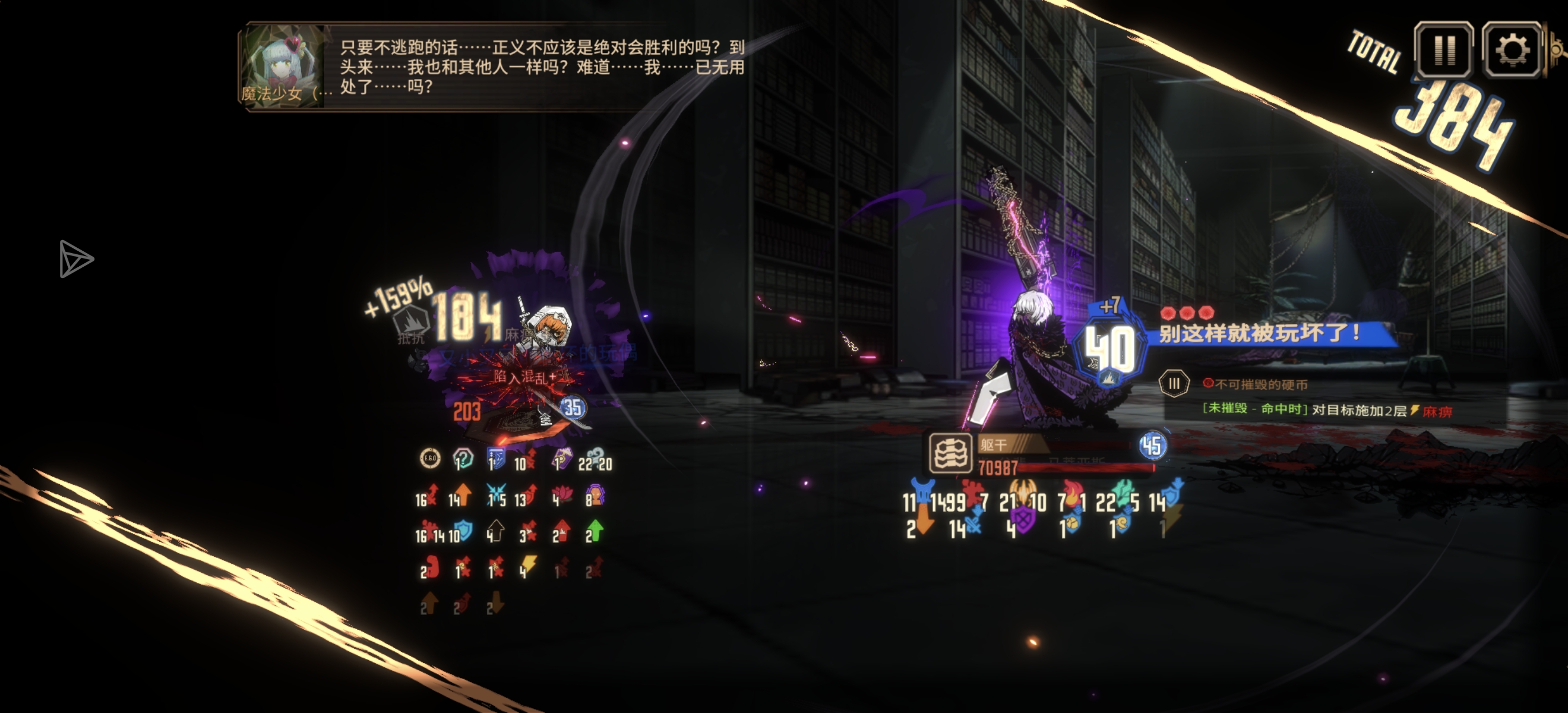Open settings with the gear button
Screen dimensions: 1568x713
pos(1512,50)
